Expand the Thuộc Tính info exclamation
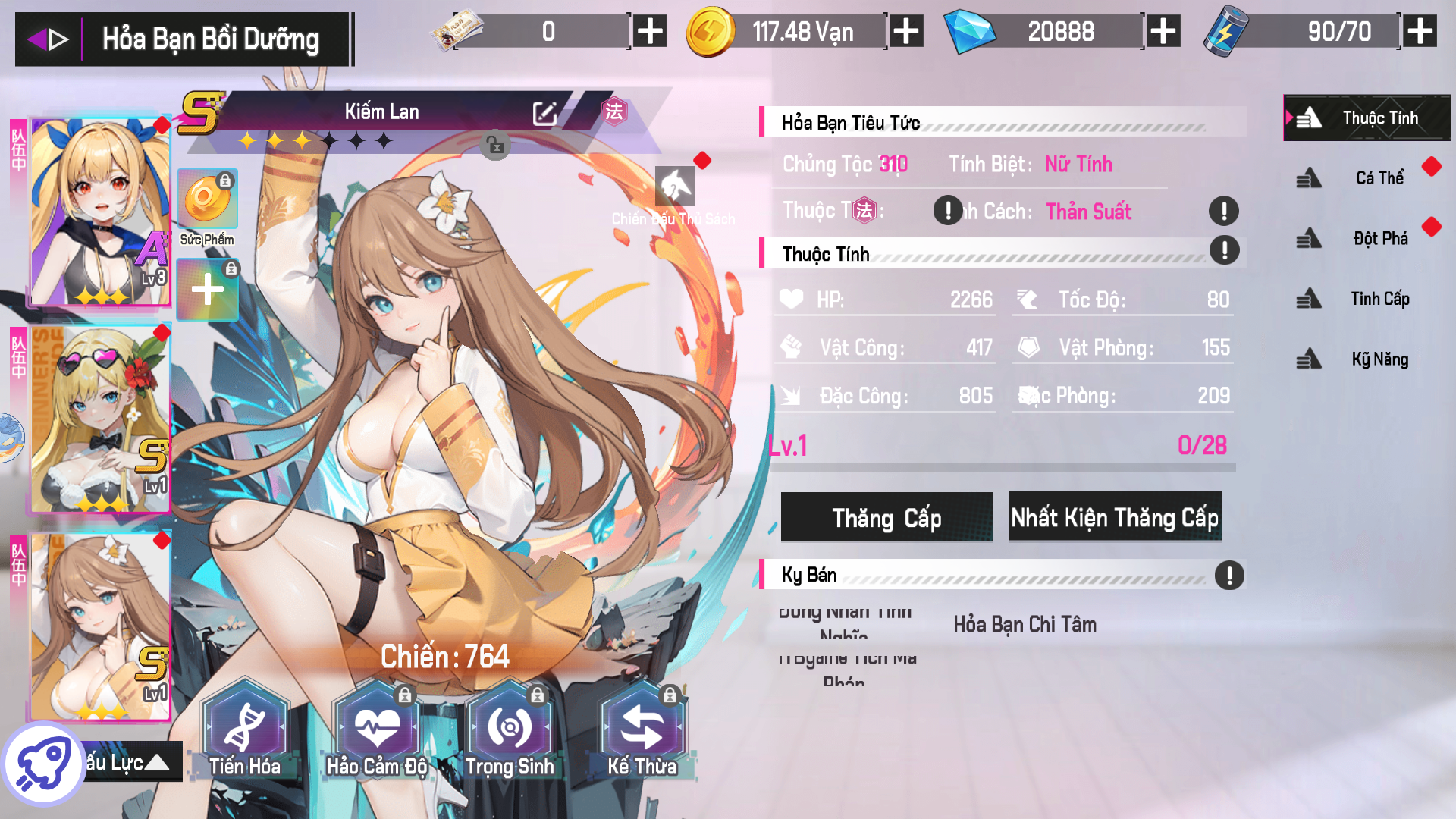This screenshot has height=819, width=1456. (x=1223, y=250)
